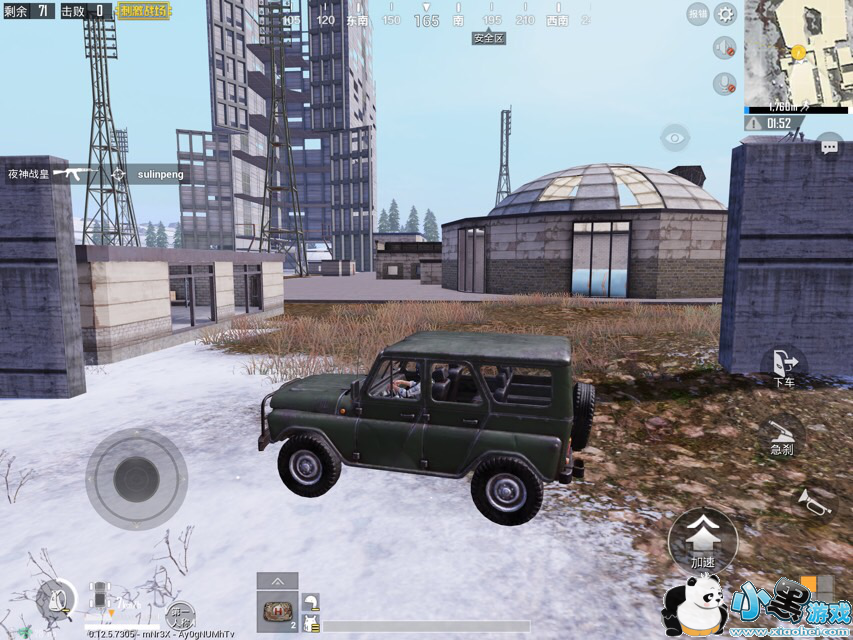Toggle the speaker audio icon
Viewport: 853px width, 640px height.
(x=724, y=47)
